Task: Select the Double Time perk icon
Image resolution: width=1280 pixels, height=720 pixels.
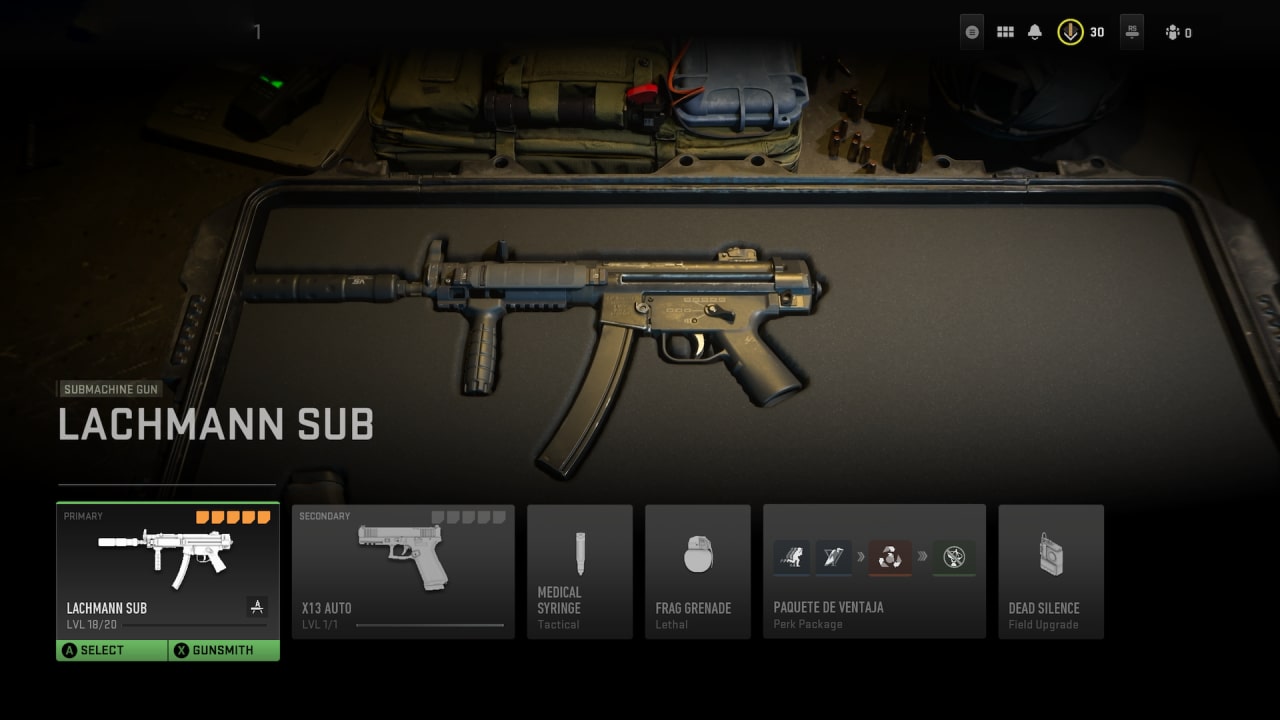Action: (x=791, y=557)
